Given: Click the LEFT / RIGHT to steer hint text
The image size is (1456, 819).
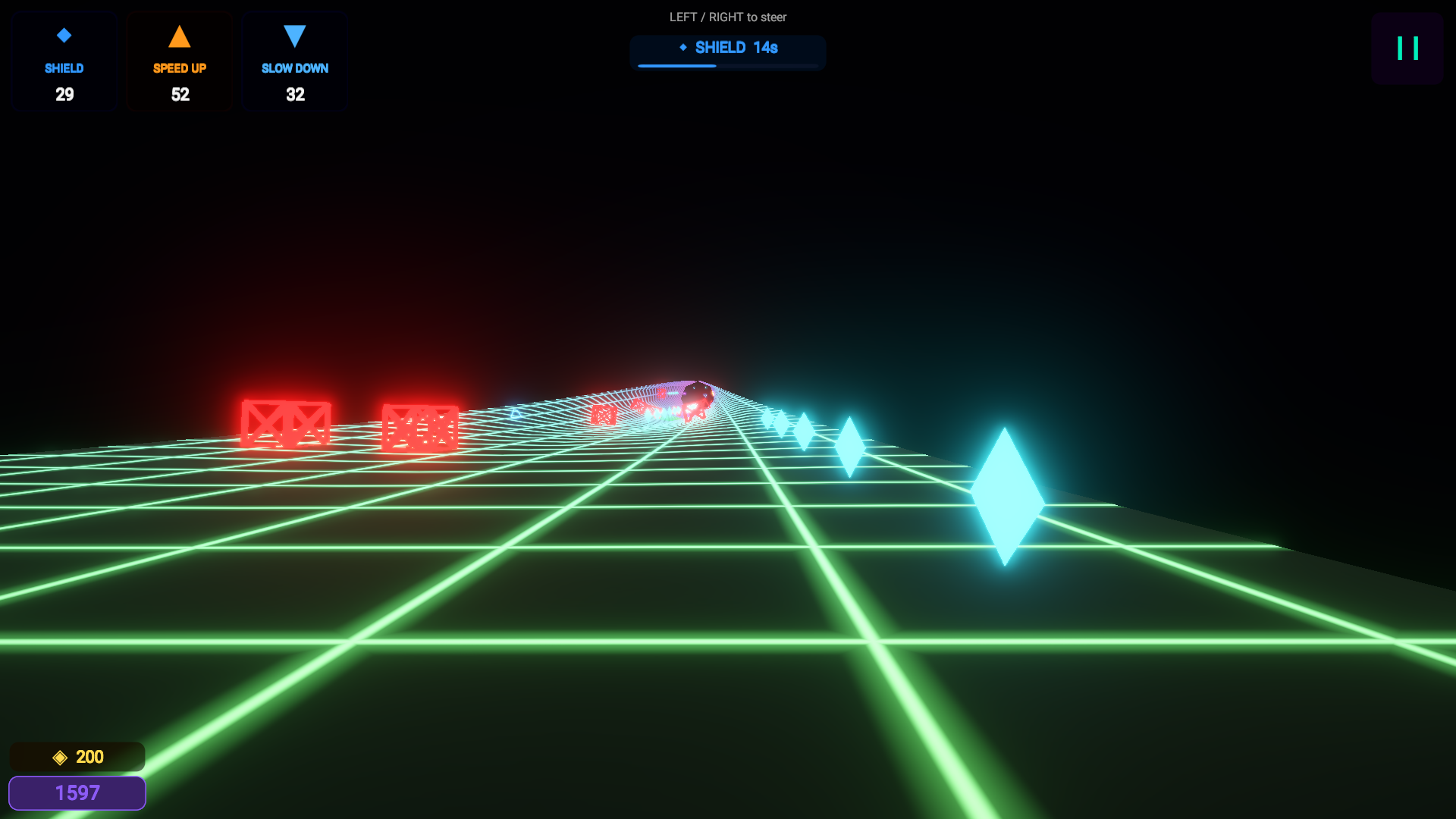Looking at the screenshot, I should click(x=727, y=17).
